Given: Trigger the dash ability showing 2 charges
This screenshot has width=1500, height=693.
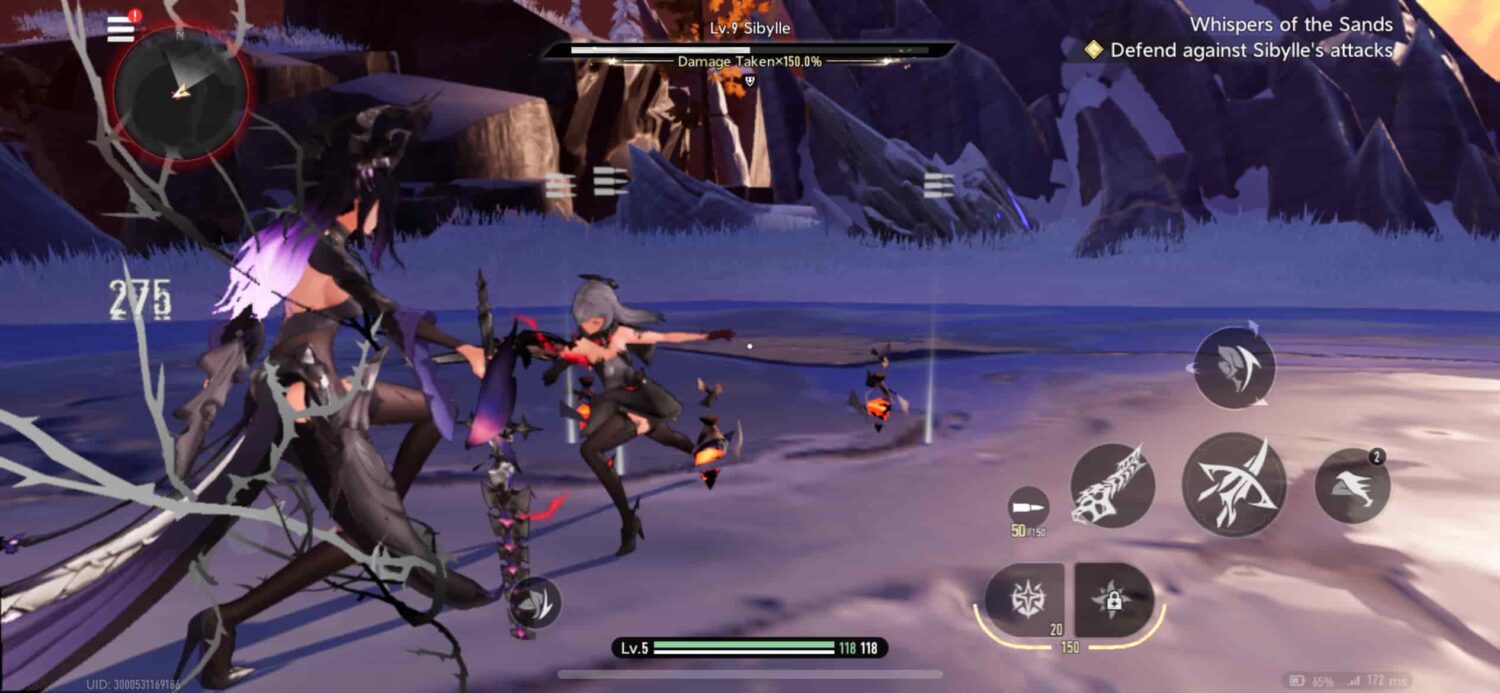Looking at the screenshot, I should click(x=1352, y=486).
